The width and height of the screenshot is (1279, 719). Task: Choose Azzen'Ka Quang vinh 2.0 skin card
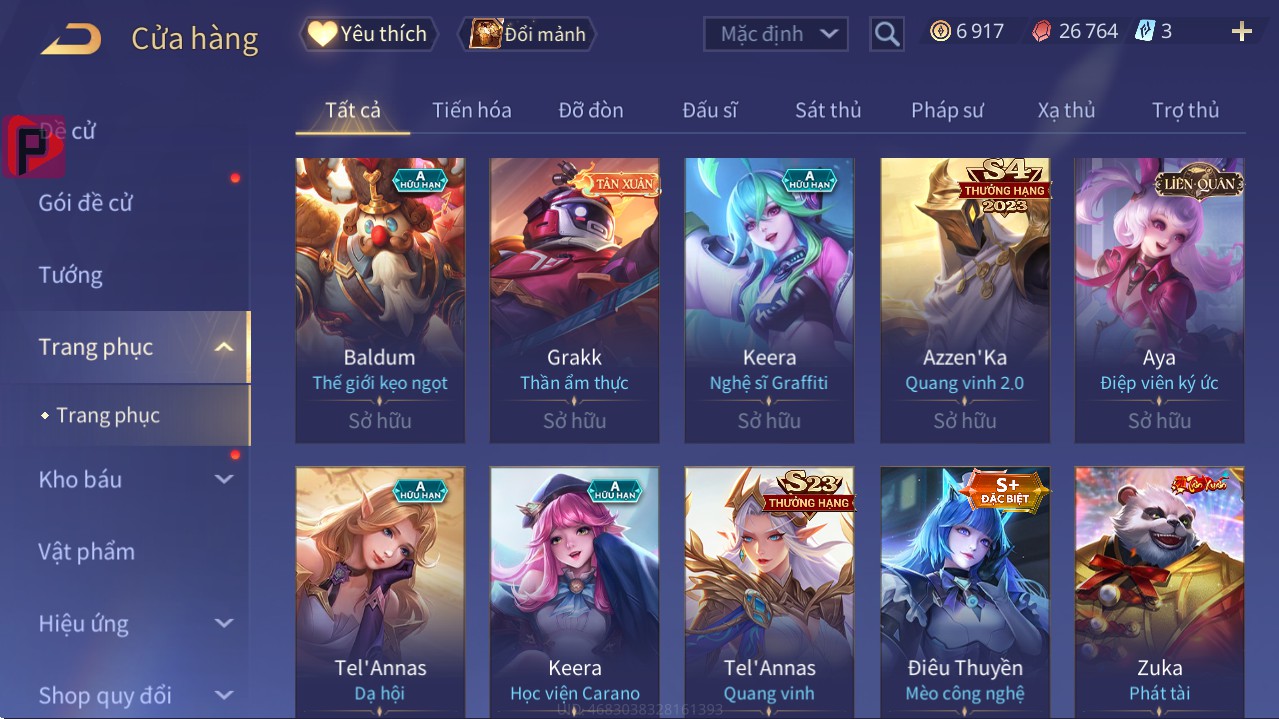tap(964, 299)
